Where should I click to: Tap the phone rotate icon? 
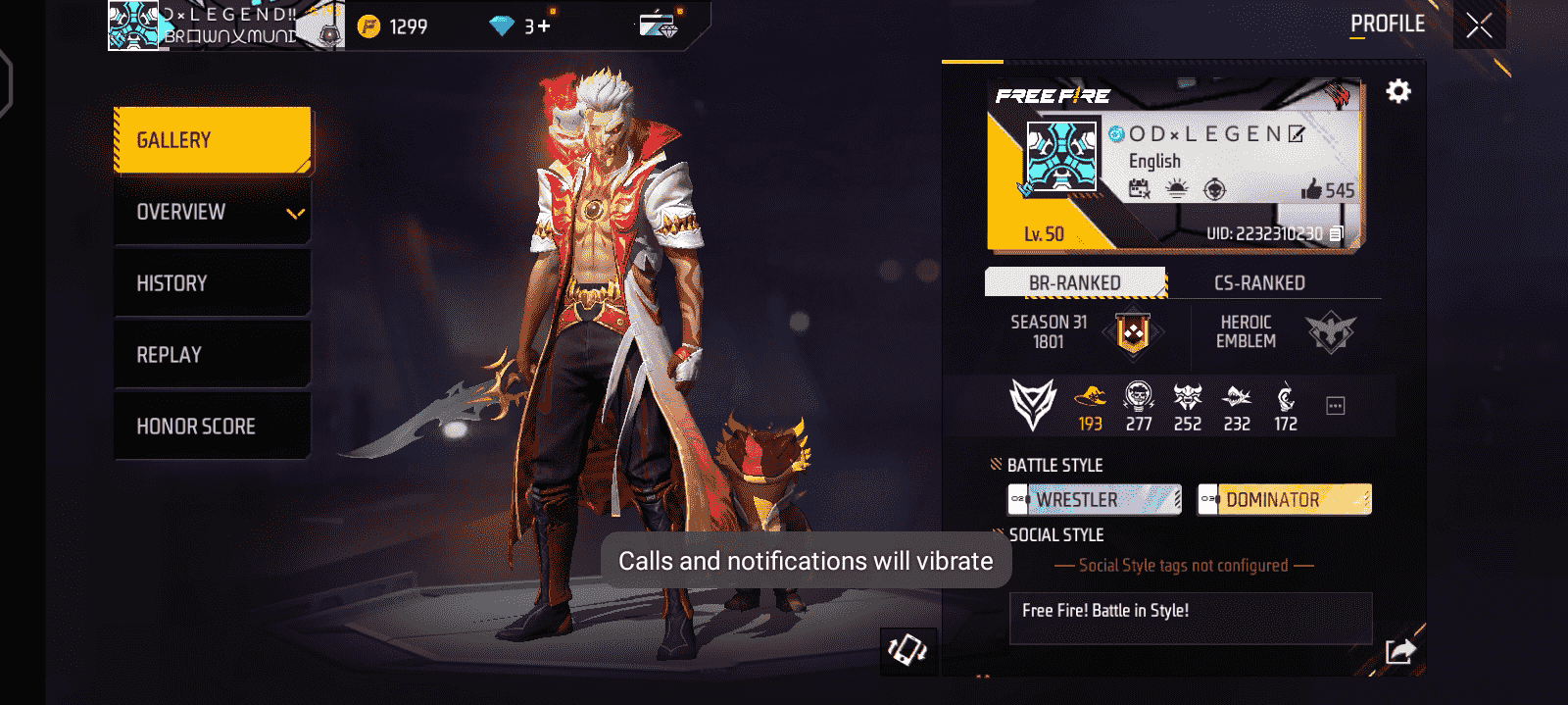(907, 650)
